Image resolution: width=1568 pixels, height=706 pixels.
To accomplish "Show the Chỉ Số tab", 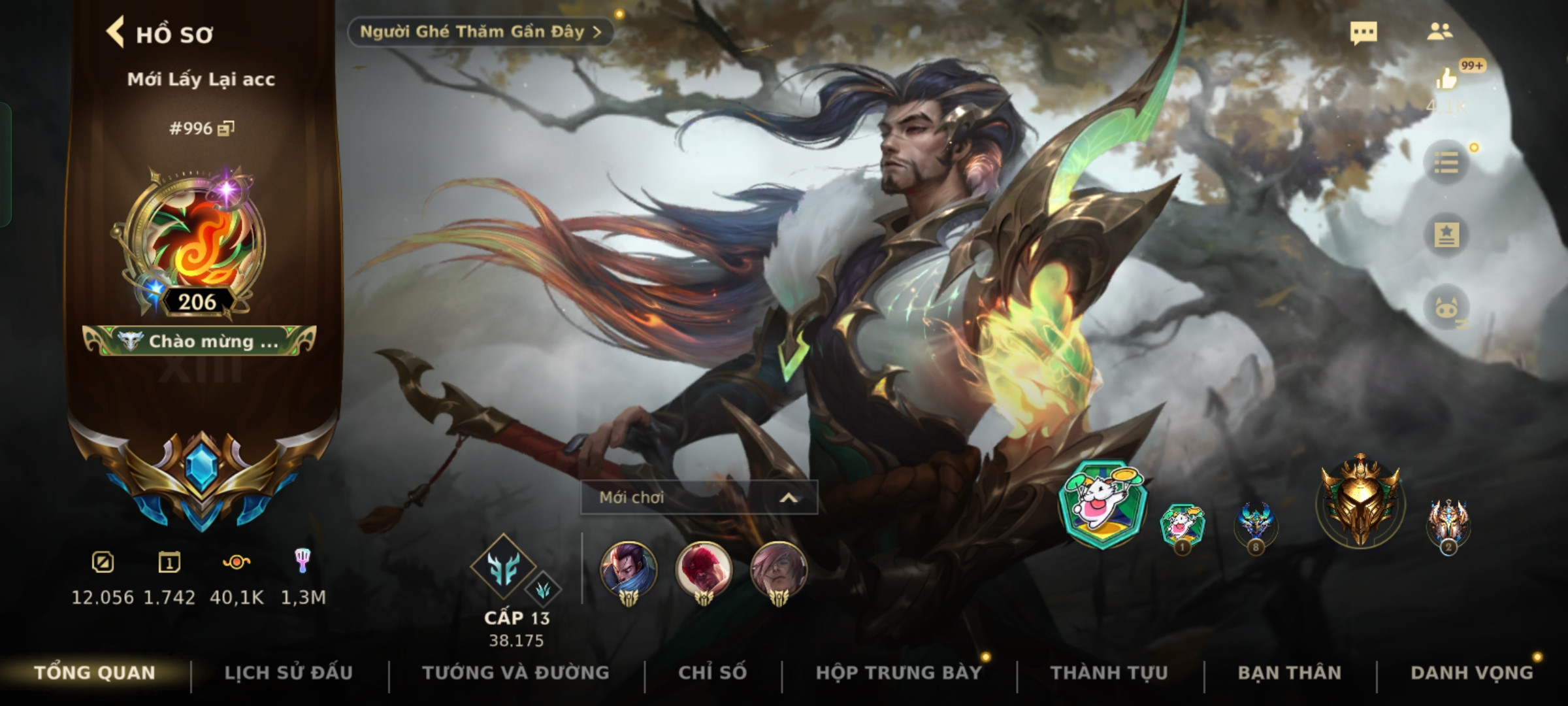I will click(x=712, y=673).
